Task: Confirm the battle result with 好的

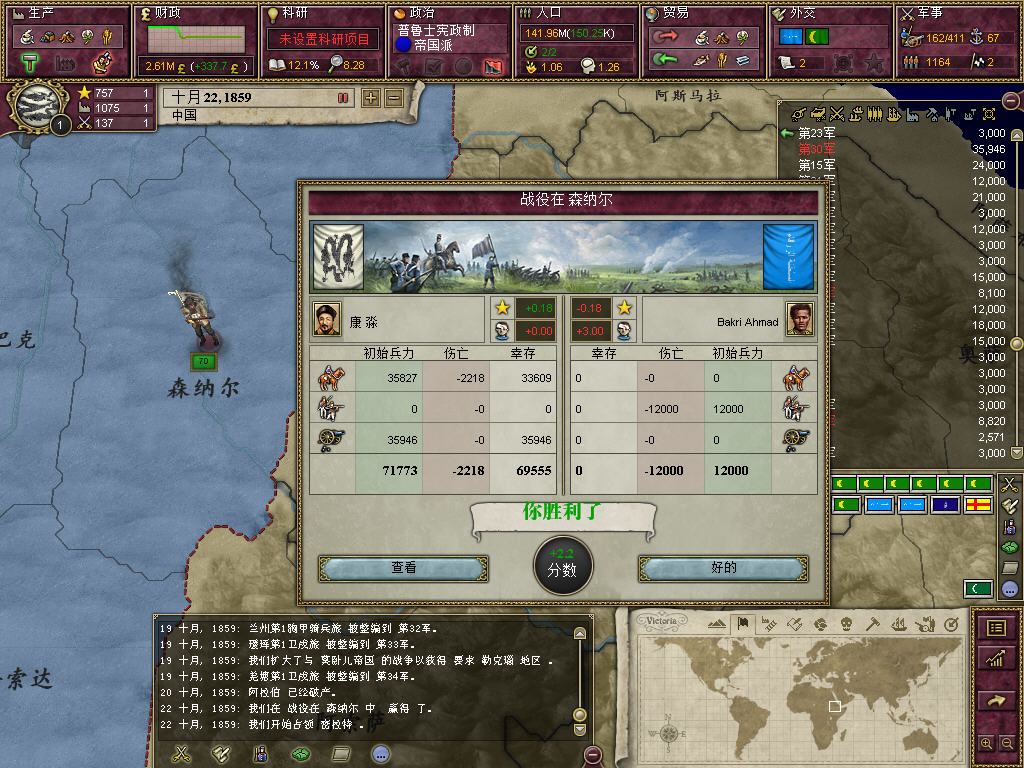Action: [x=723, y=568]
